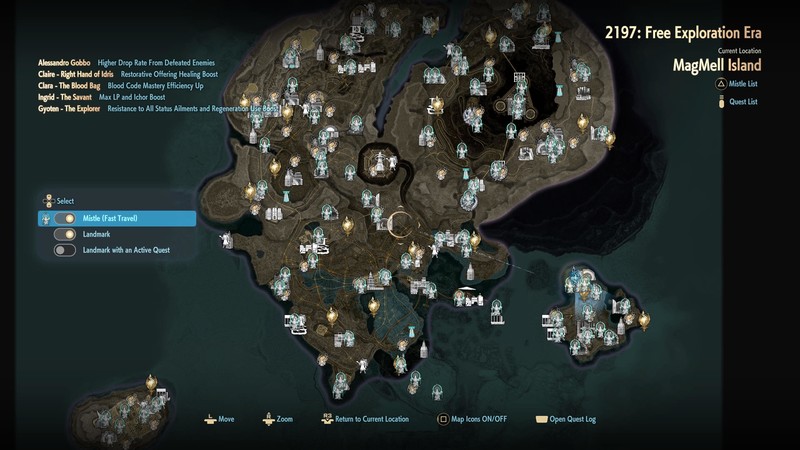
Task: Toggle the Landmark map filter
Action: pos(66,234)
